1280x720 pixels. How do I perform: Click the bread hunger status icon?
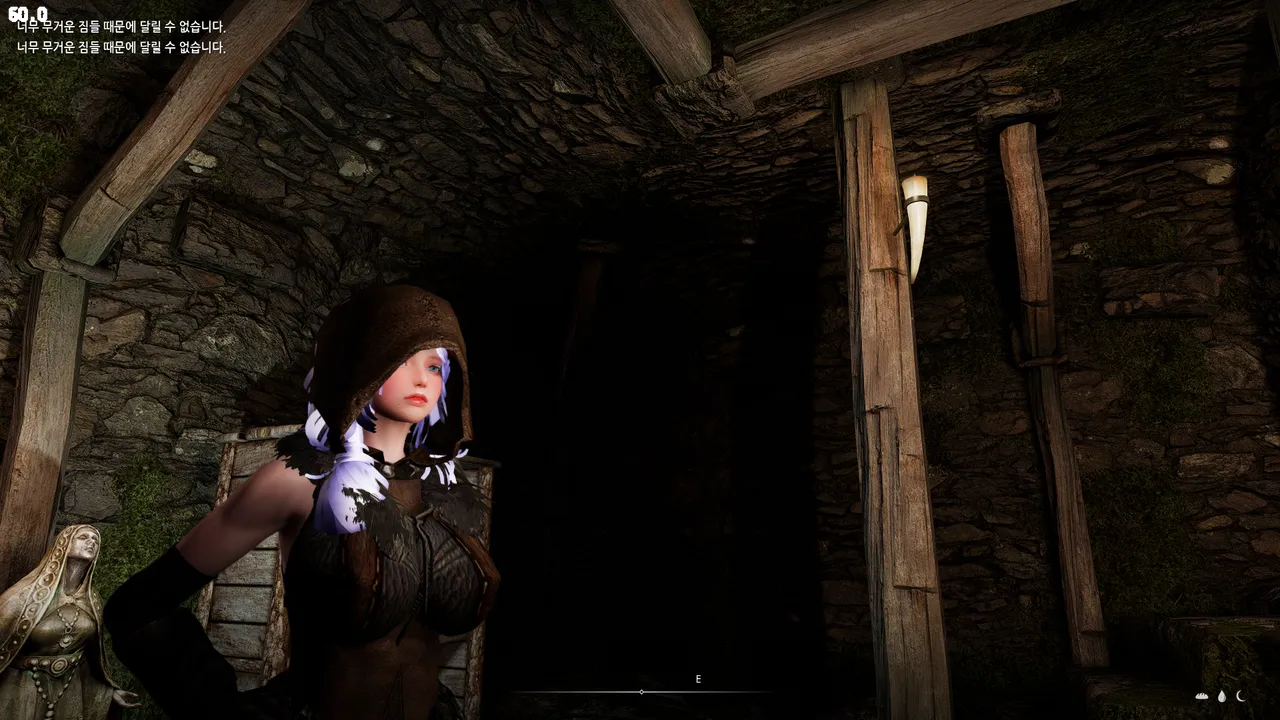(1202, 696)
